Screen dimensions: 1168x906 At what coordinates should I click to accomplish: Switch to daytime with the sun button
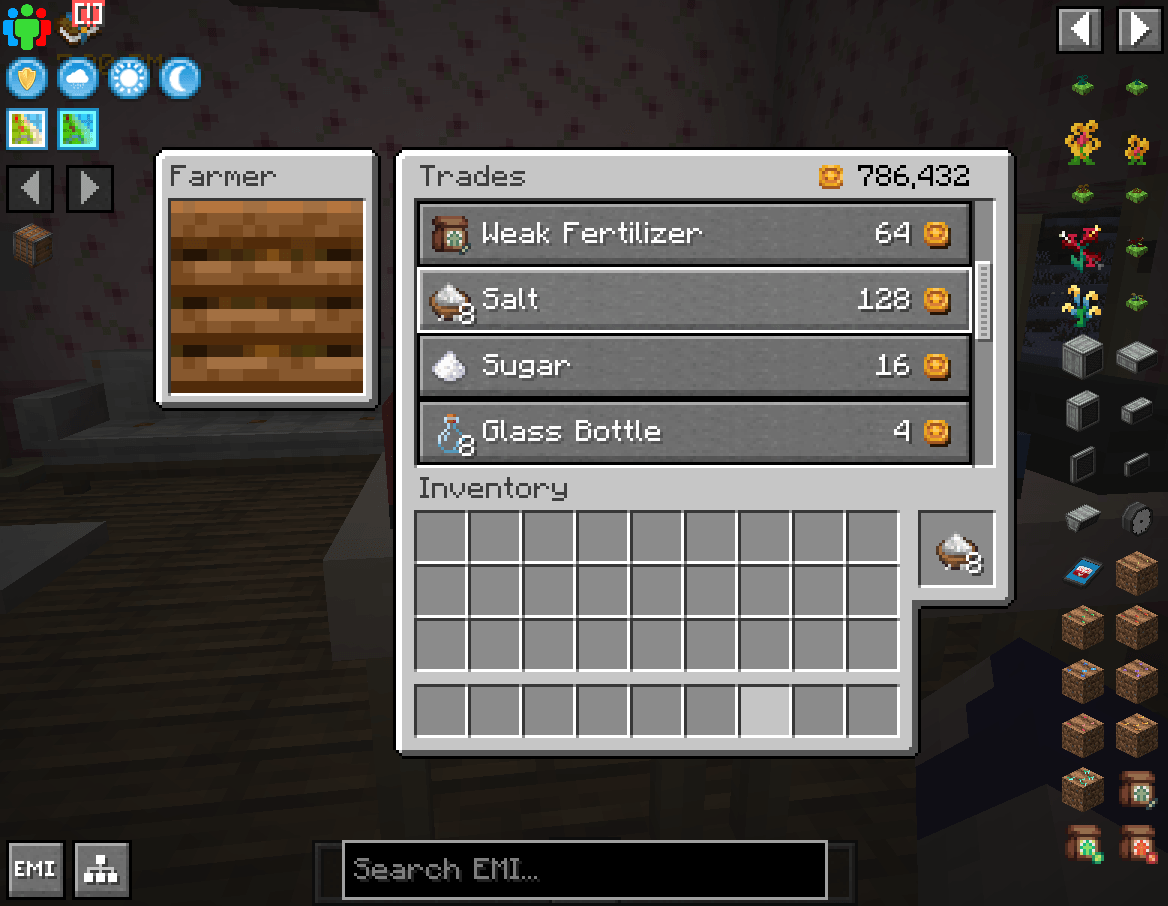click(128, 78)
